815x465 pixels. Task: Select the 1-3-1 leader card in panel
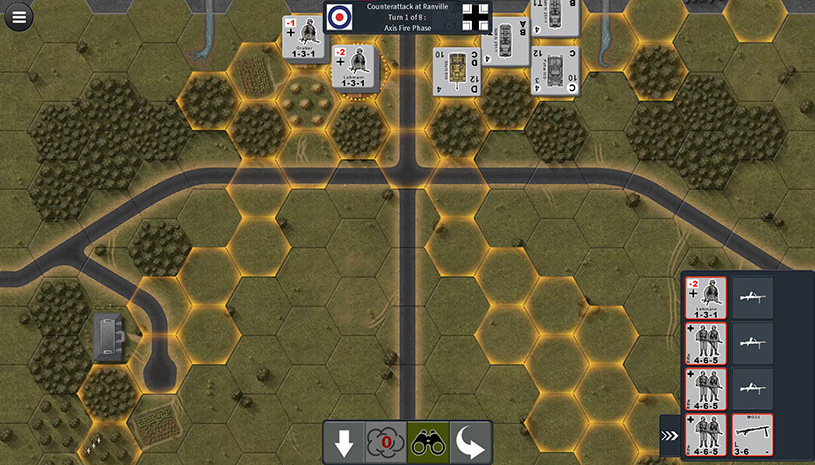[x=707, y=297]
